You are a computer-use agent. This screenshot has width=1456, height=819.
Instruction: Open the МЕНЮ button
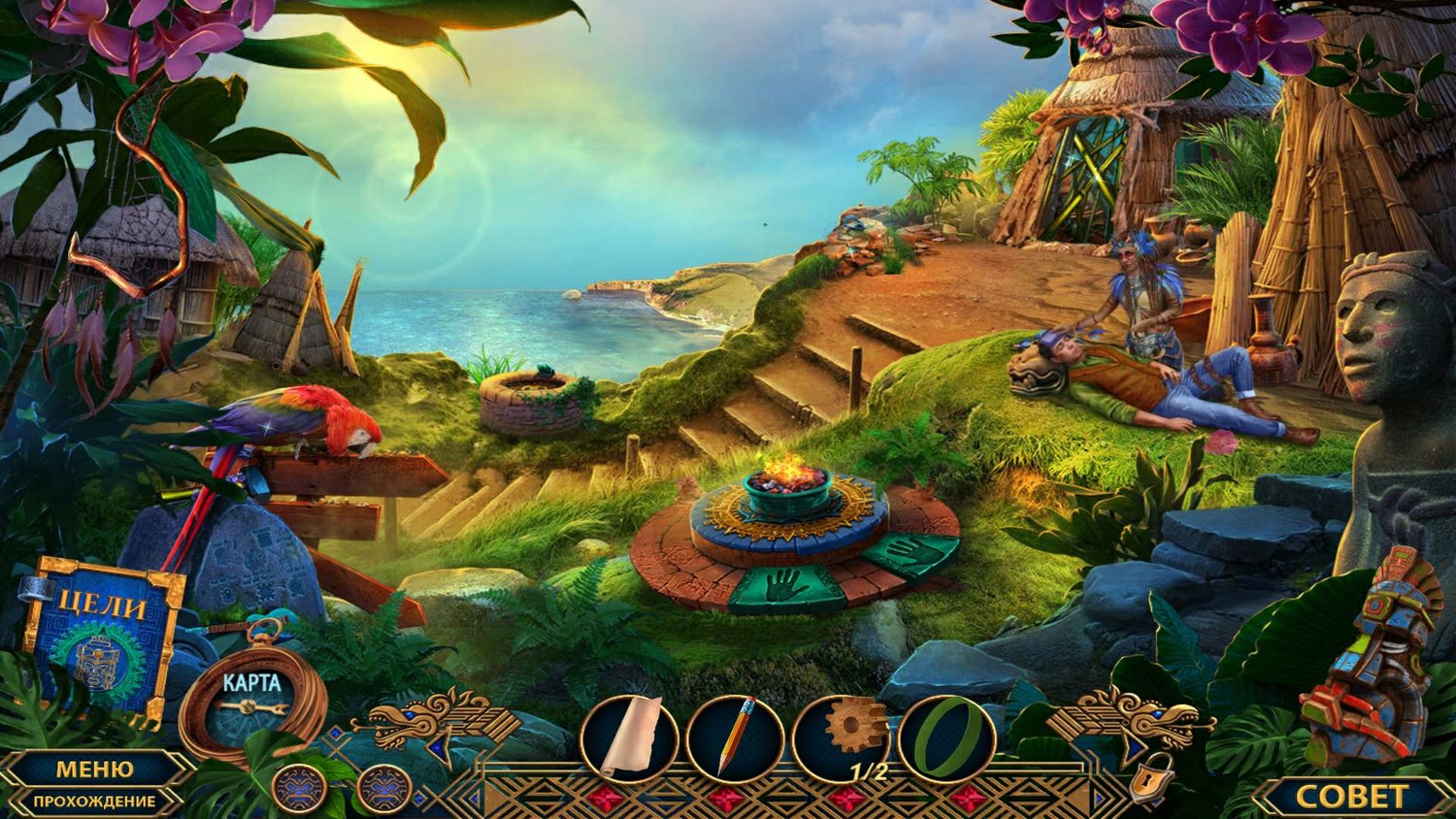pyautogui.click(x=94, y=769)
